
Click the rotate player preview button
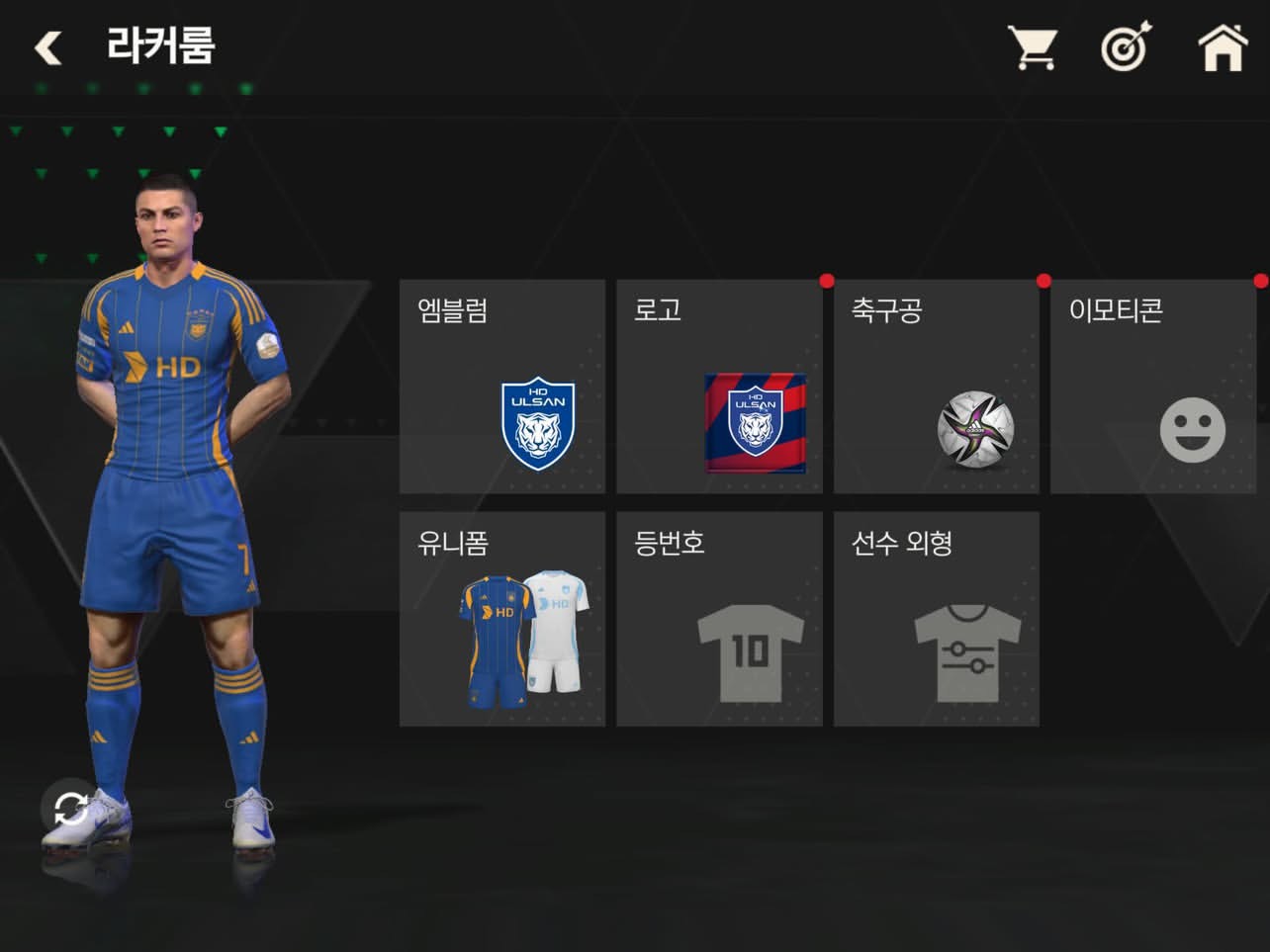(69, 809)
